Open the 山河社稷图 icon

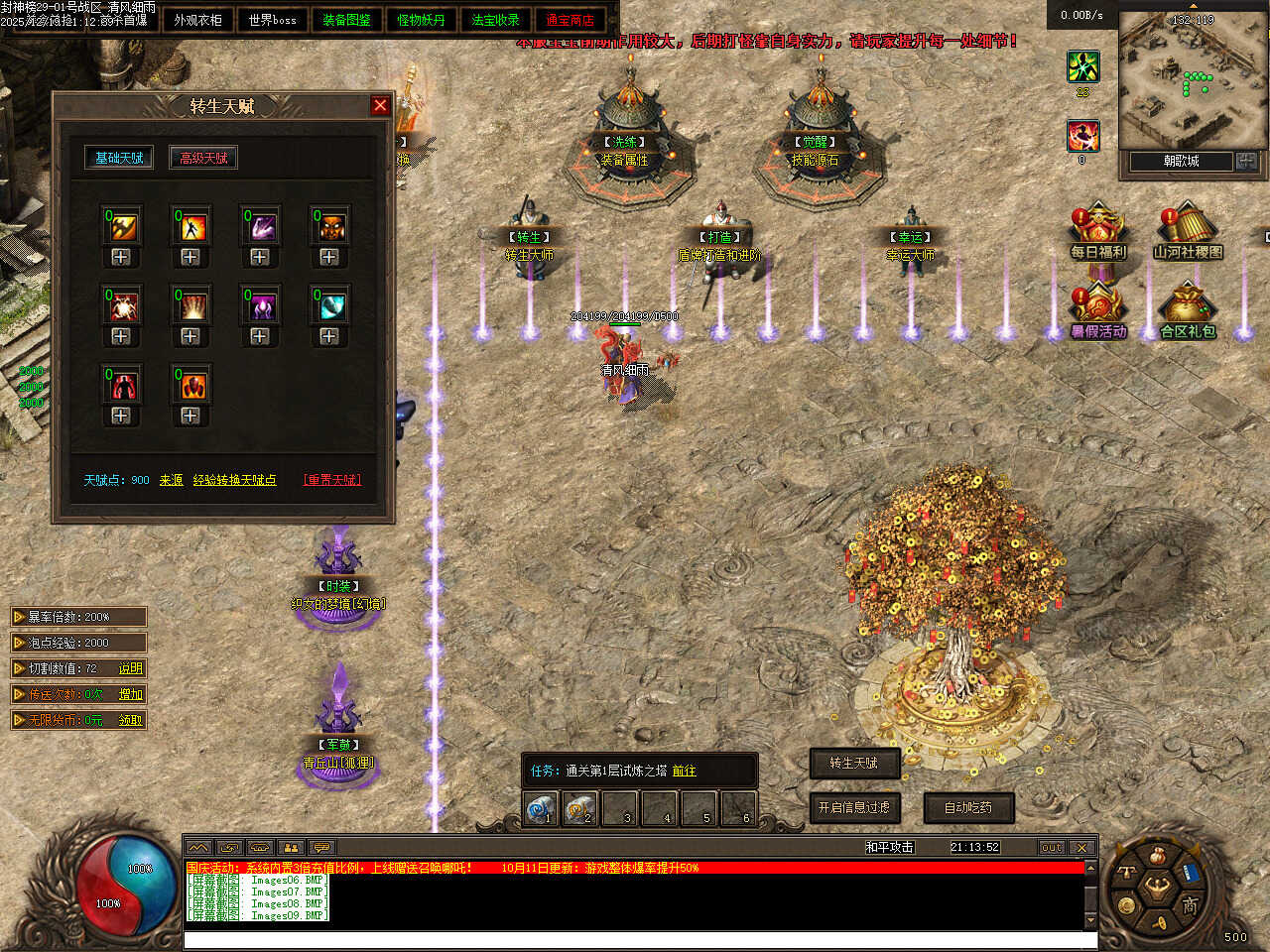coord(1188,232)
